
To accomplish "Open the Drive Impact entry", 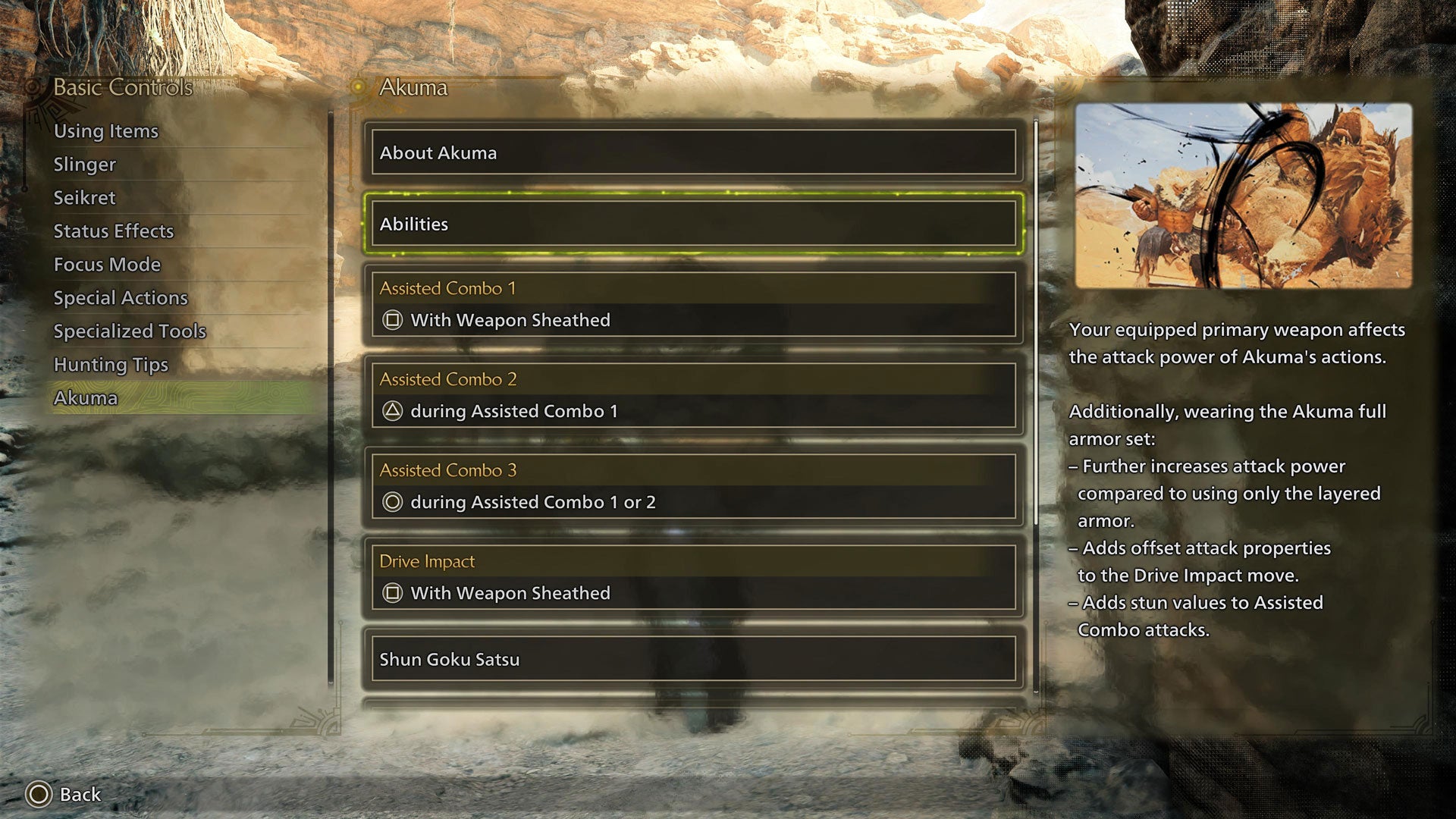I will tap(692, 576).
